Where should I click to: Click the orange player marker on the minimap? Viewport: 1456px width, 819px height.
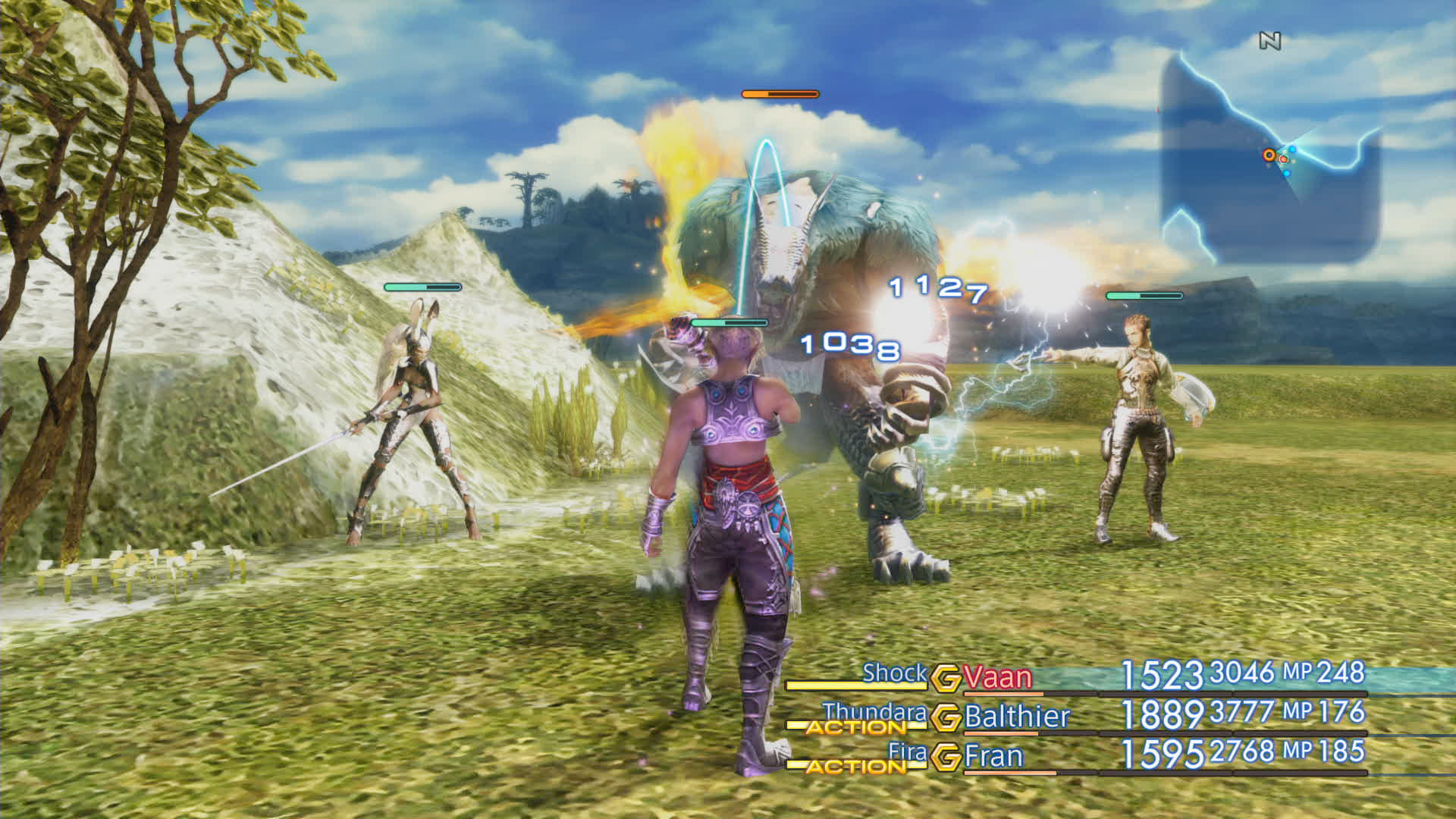(1269, 155)
